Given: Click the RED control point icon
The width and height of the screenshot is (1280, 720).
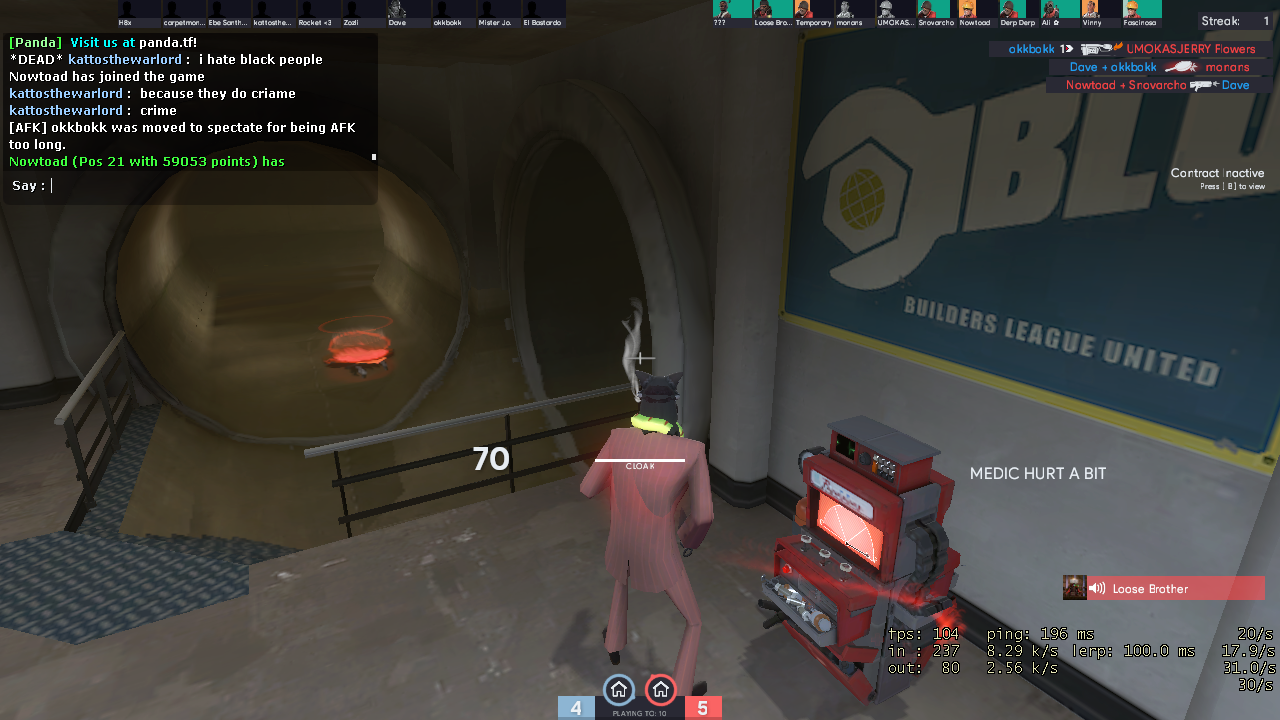Looking at the screenshot, I should [660, 689].
